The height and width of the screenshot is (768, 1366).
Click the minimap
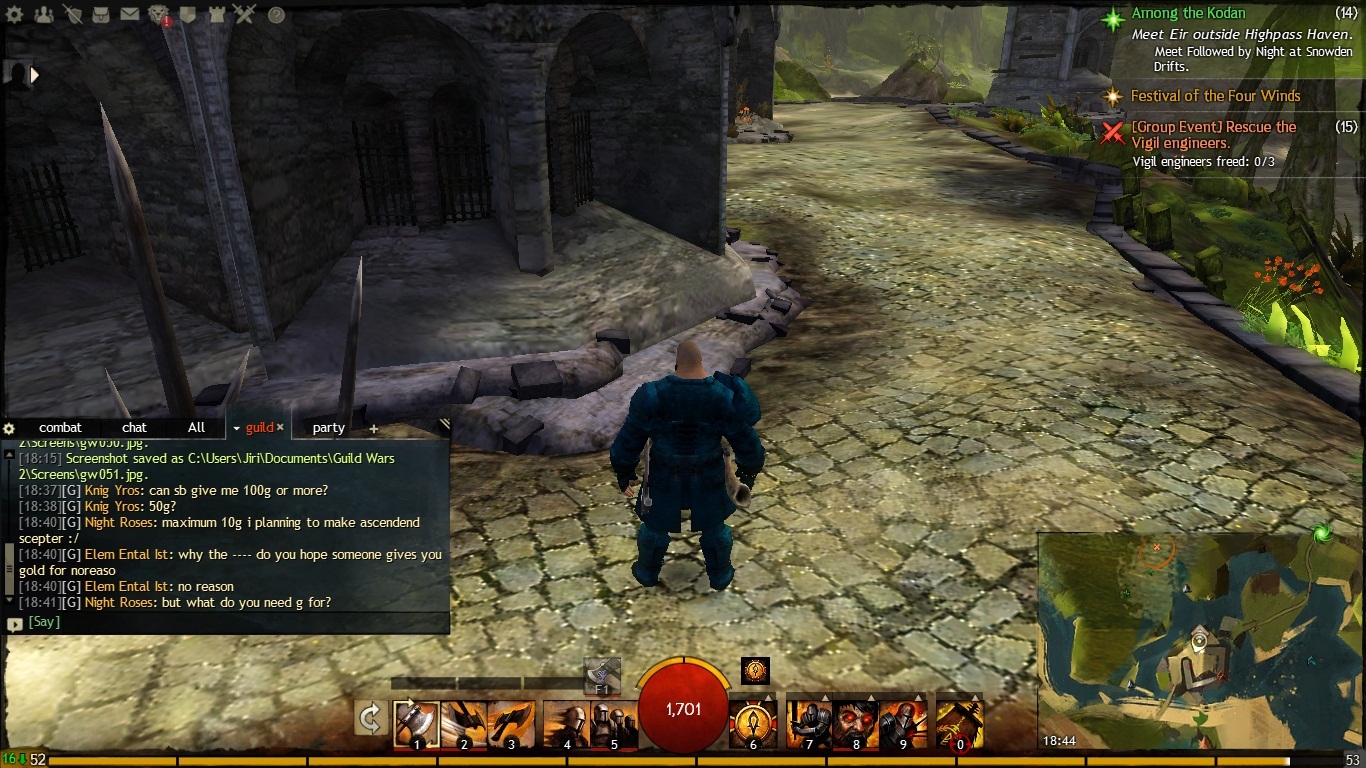pos(1199,640)
